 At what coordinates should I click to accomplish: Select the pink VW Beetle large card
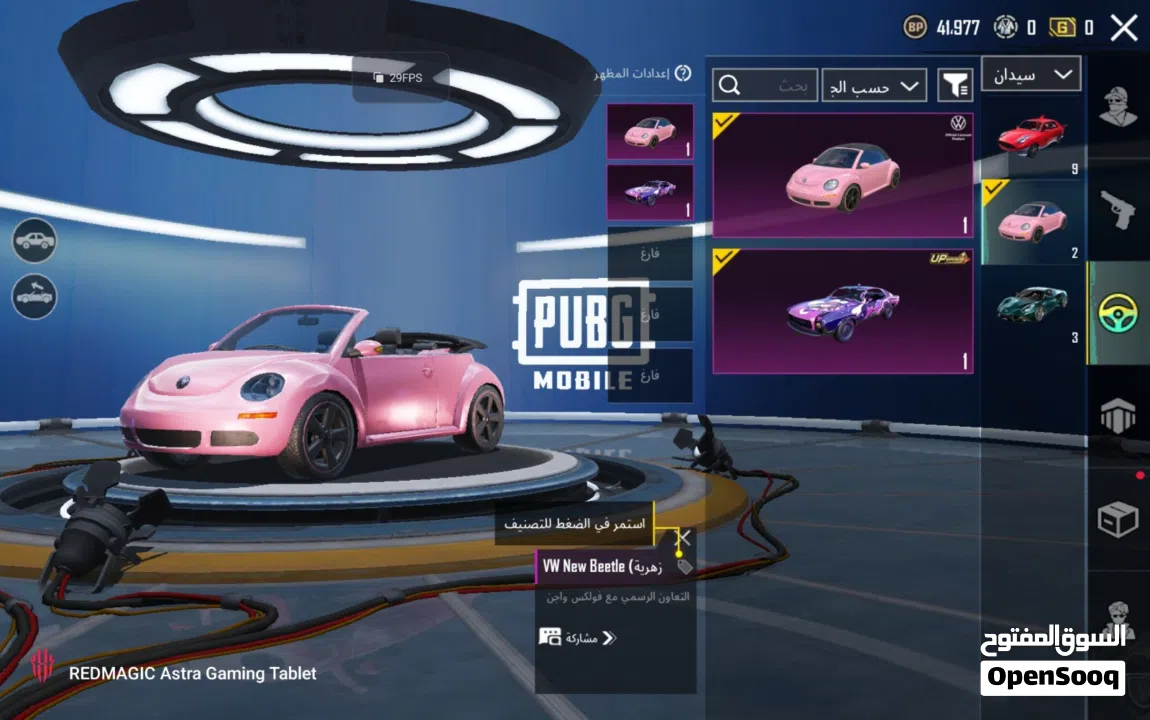(x=842, y=175)
